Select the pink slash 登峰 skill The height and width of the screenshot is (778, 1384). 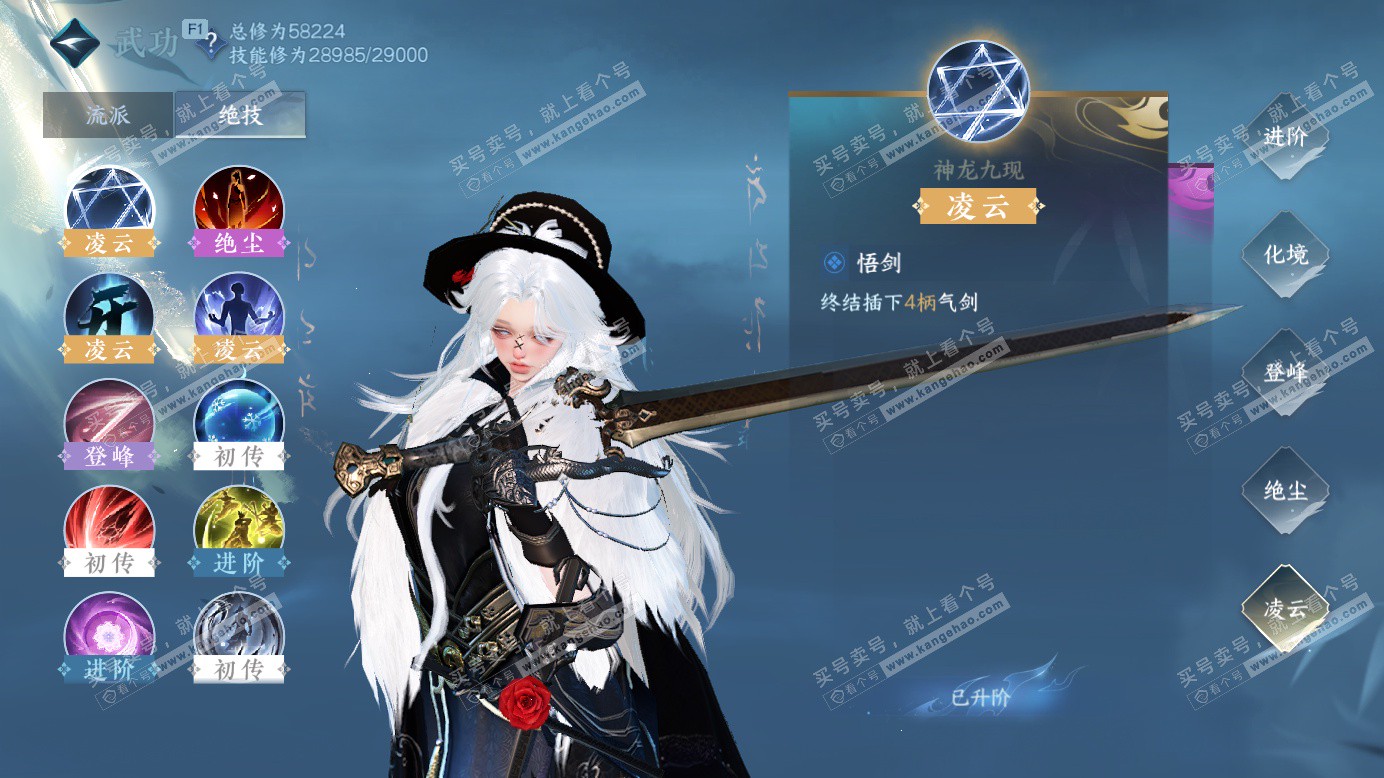(110, 420)
